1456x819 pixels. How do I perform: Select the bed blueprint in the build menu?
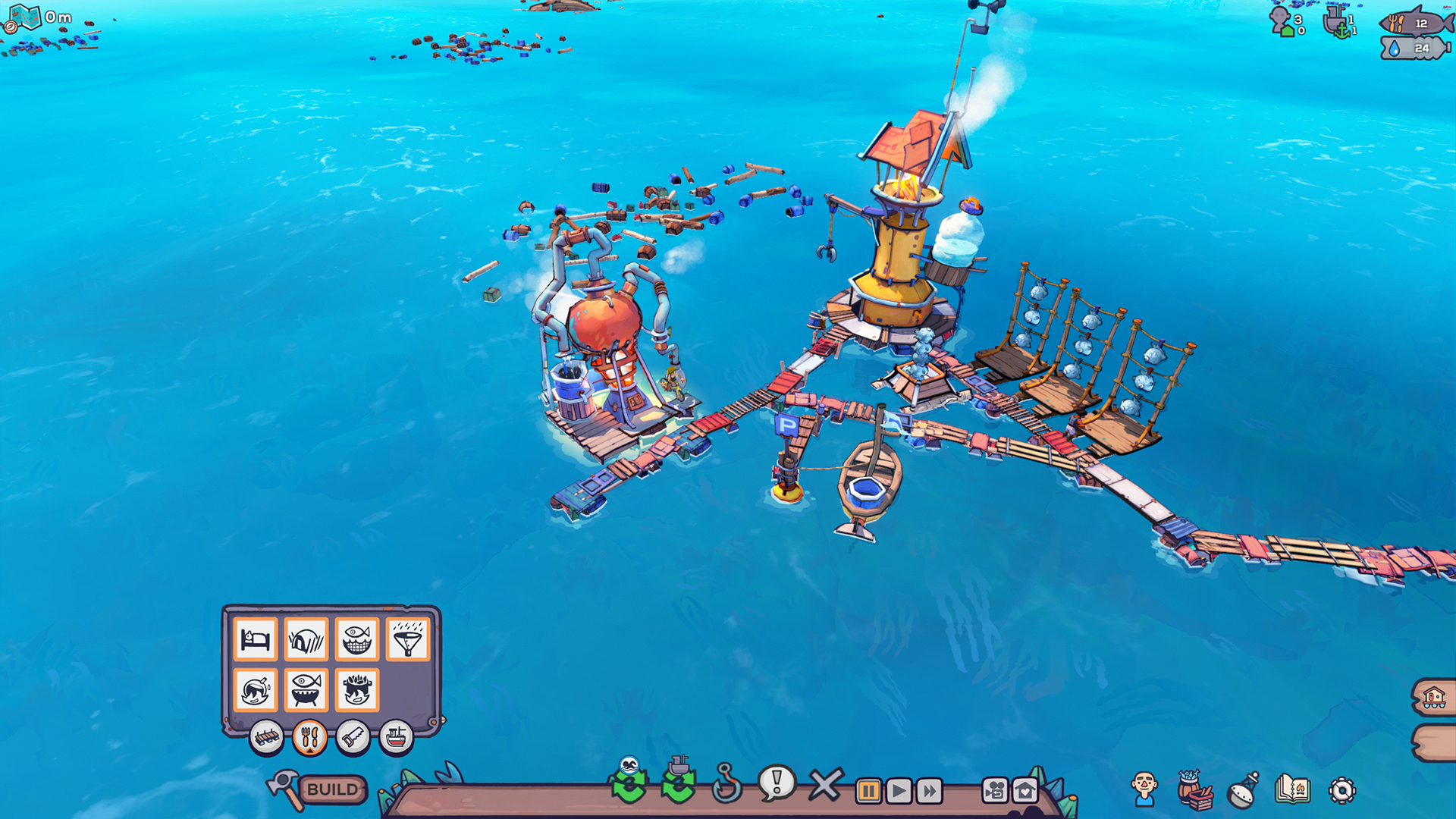[257, 641]
